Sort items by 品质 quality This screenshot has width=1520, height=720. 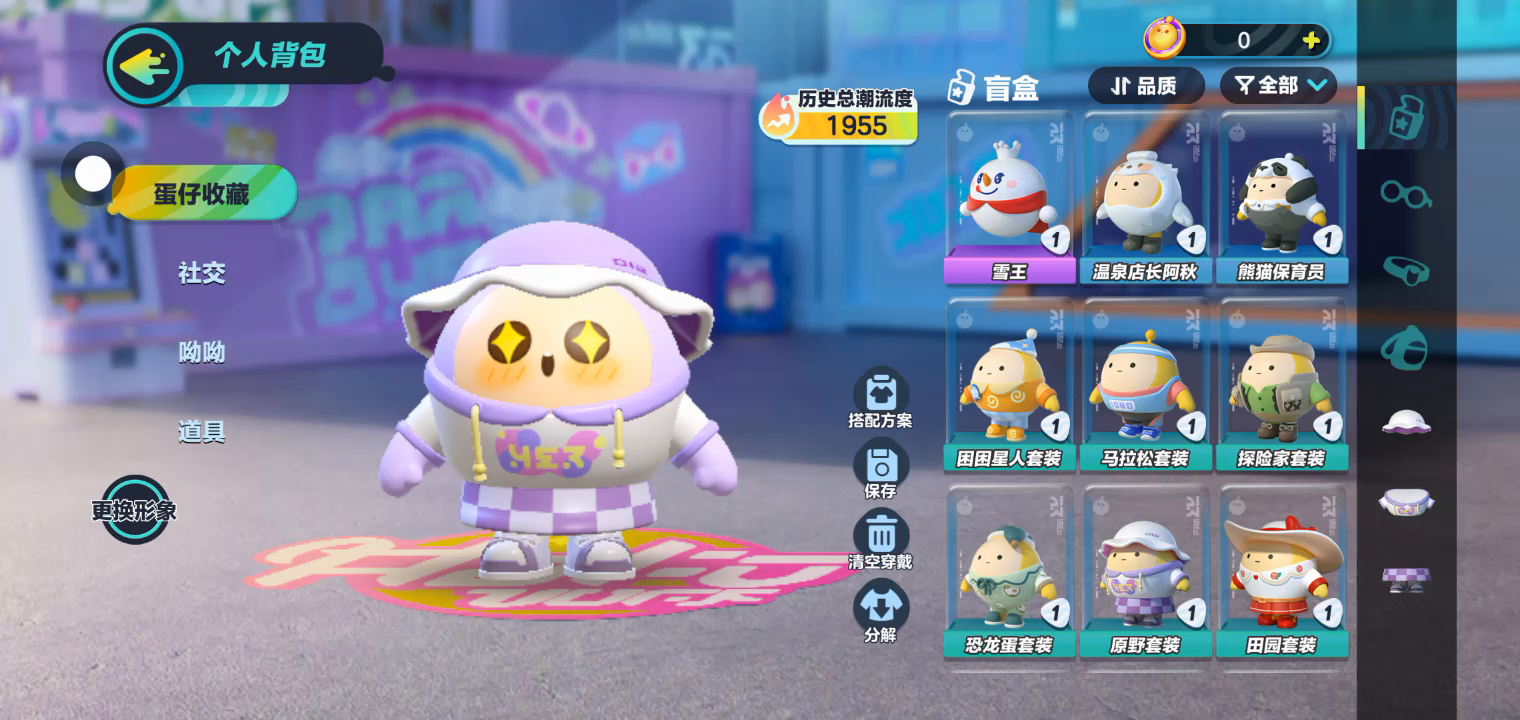coord(1146,86)
